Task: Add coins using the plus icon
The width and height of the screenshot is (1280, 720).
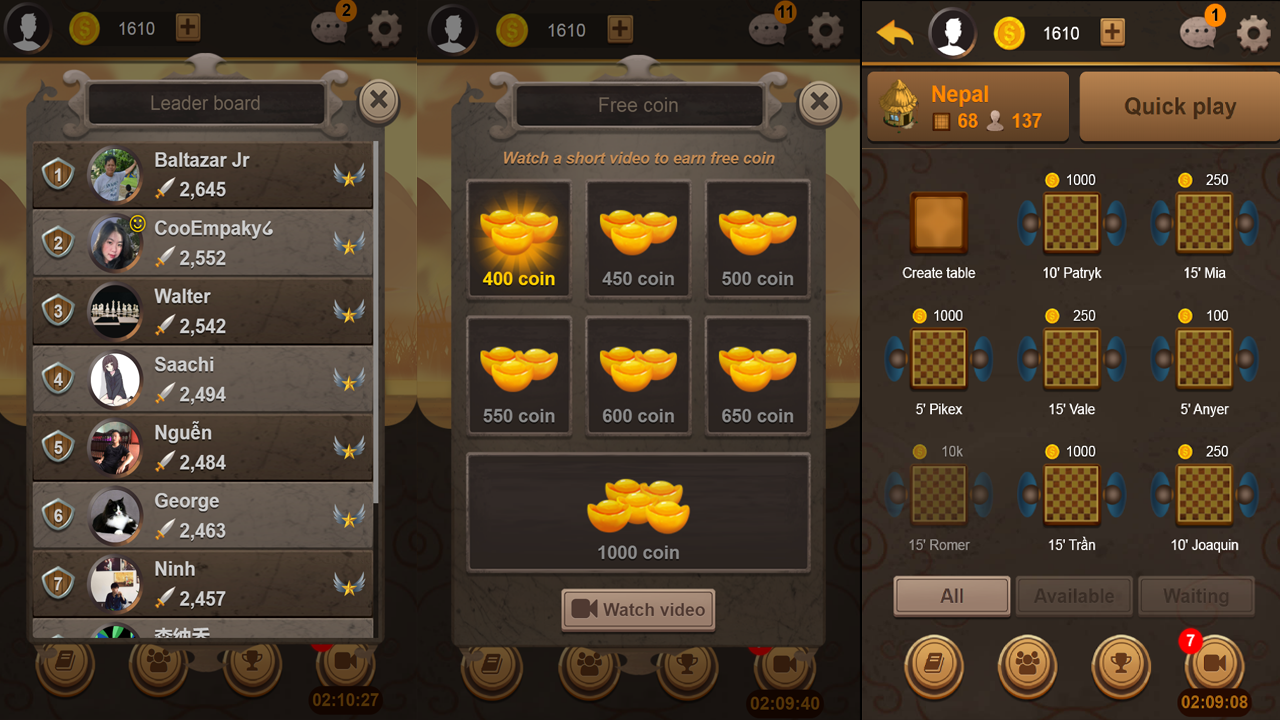Action: pyautogui.click(x=1112, y=33)
